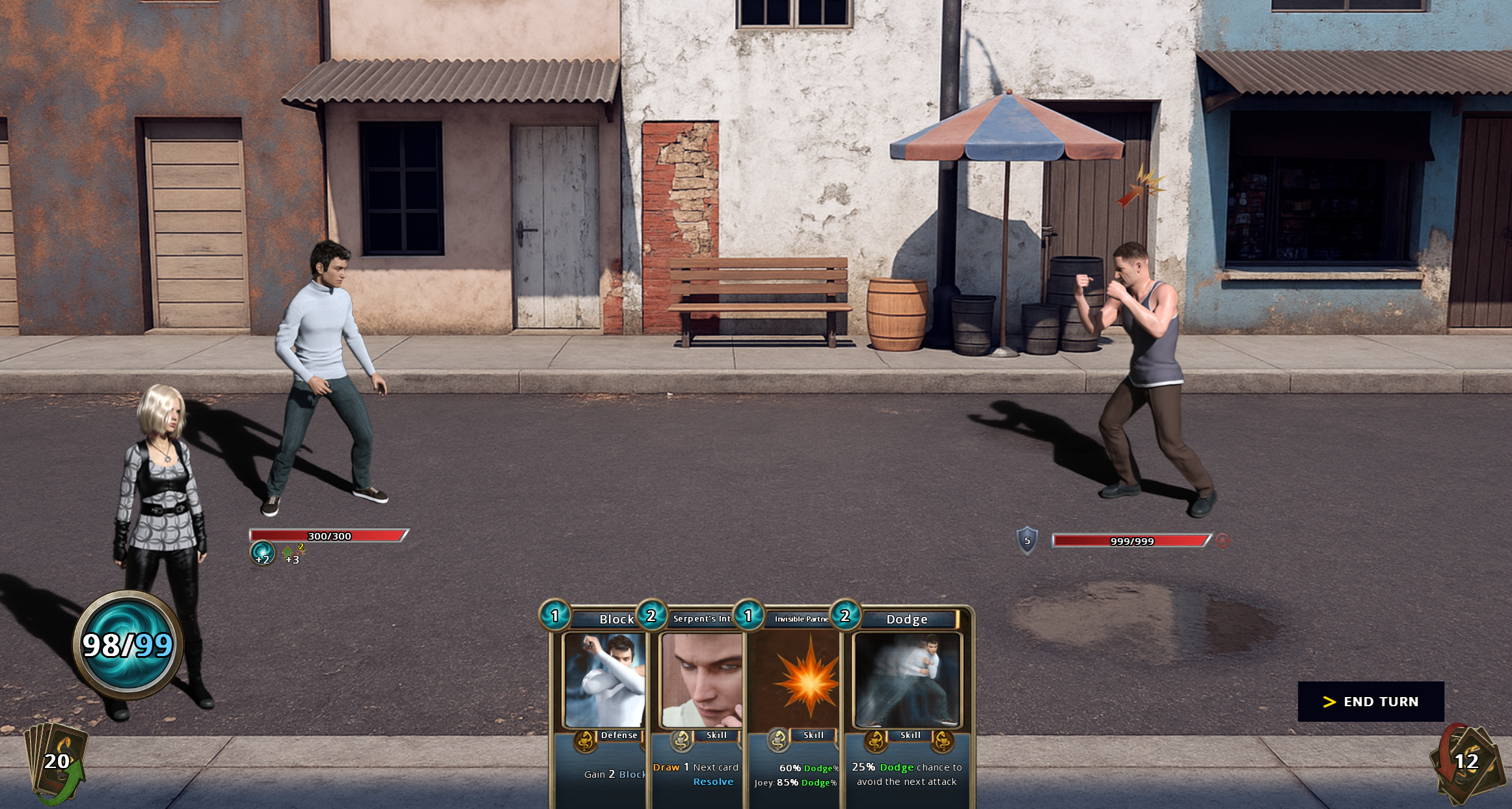This screenshot has height=809, width=1512.
Task: Open the draw pile deck
Action: click(x=57, y=761)
